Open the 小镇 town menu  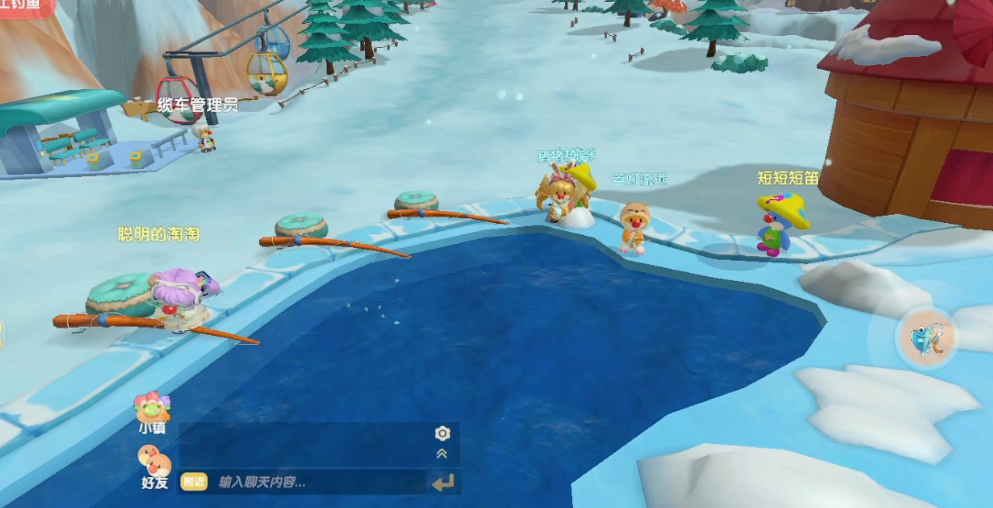click(x=152, y=411)
